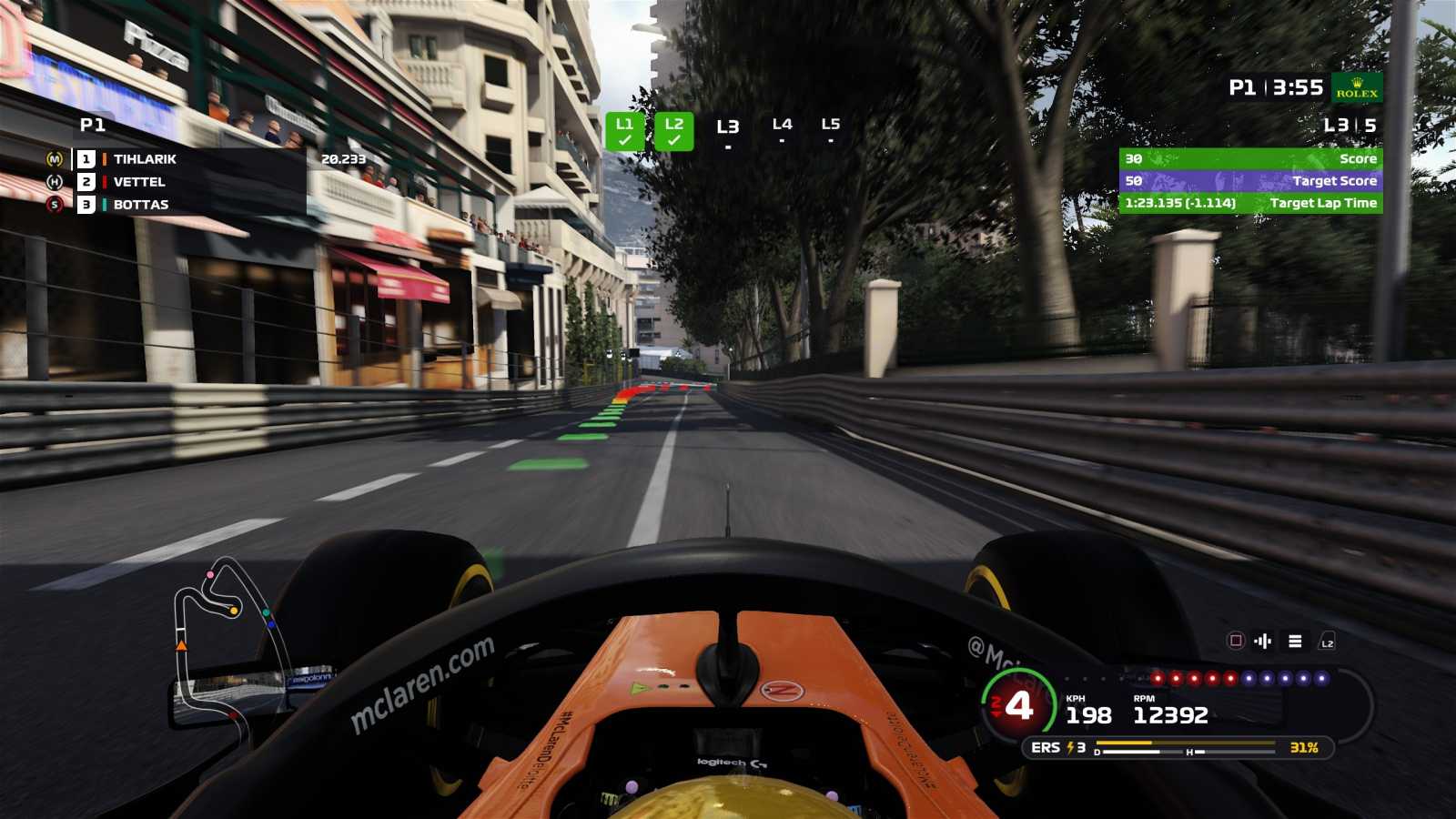1456x819 pixels.
Task: Expand the Target Lap Time entry
Action: (1251, 204)
